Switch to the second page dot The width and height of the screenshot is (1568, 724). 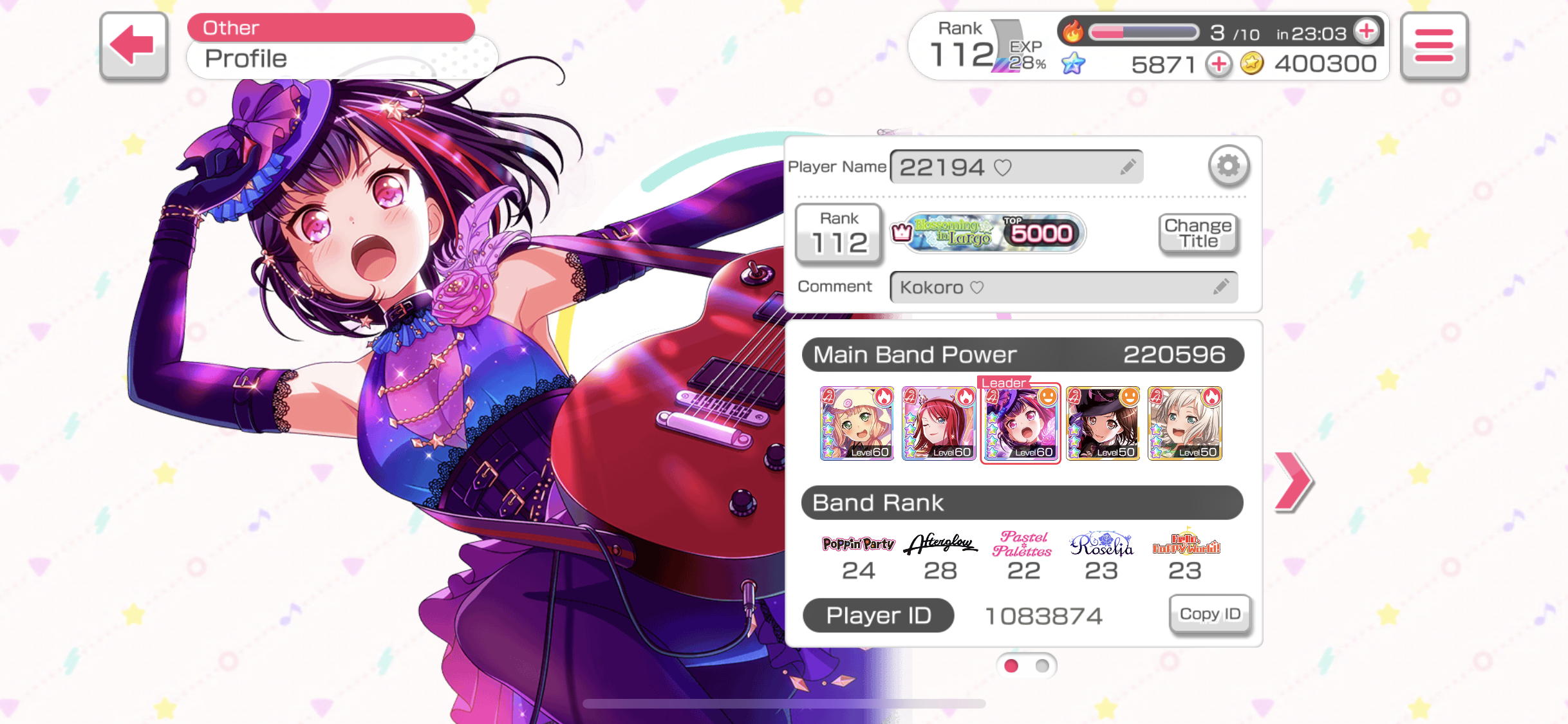click(x=1042, y=666)
